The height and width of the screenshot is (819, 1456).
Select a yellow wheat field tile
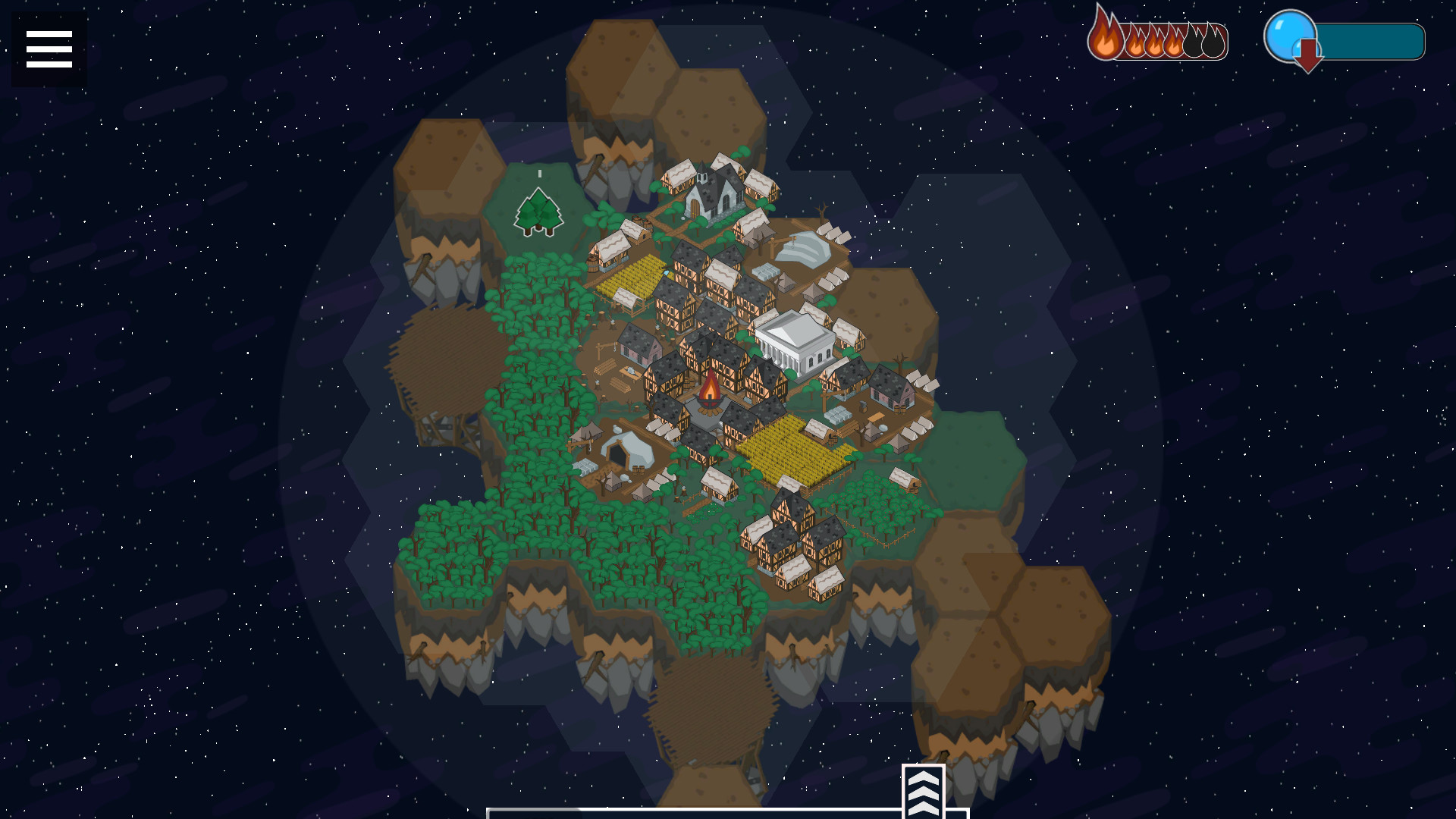(x=789, y=447)
